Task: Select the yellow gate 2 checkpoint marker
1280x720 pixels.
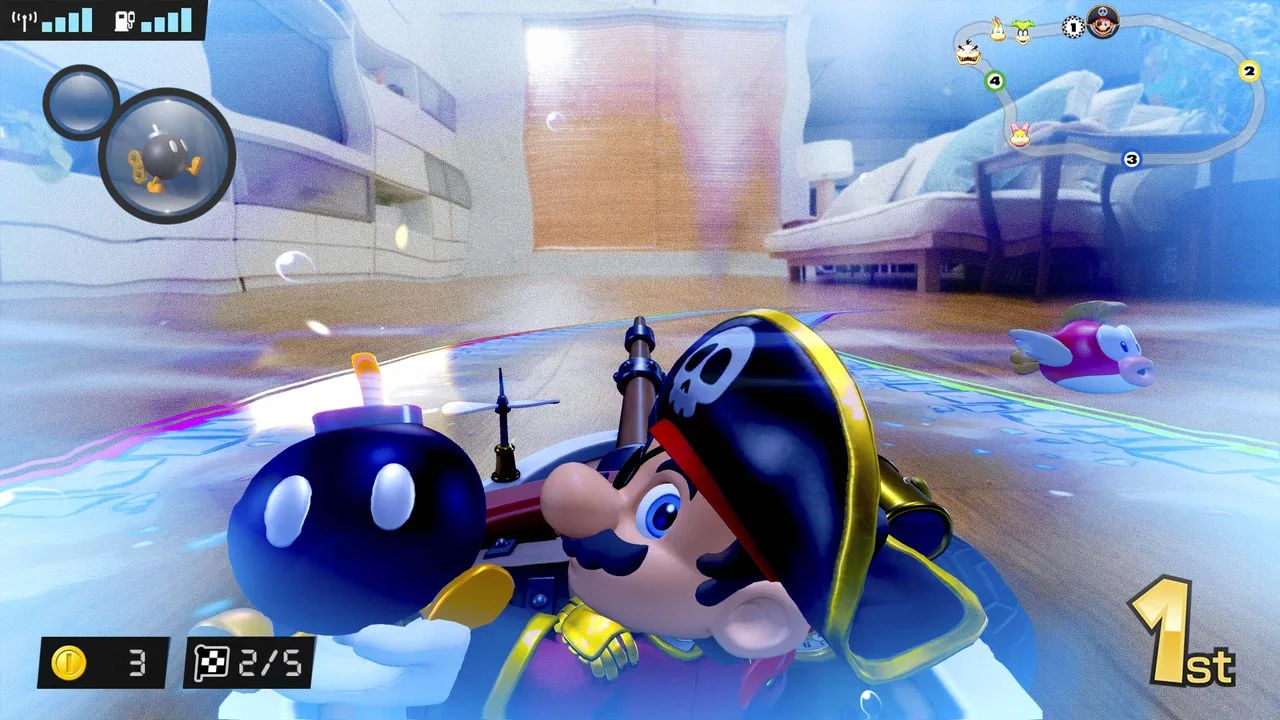Action: tap(1248, 70)
